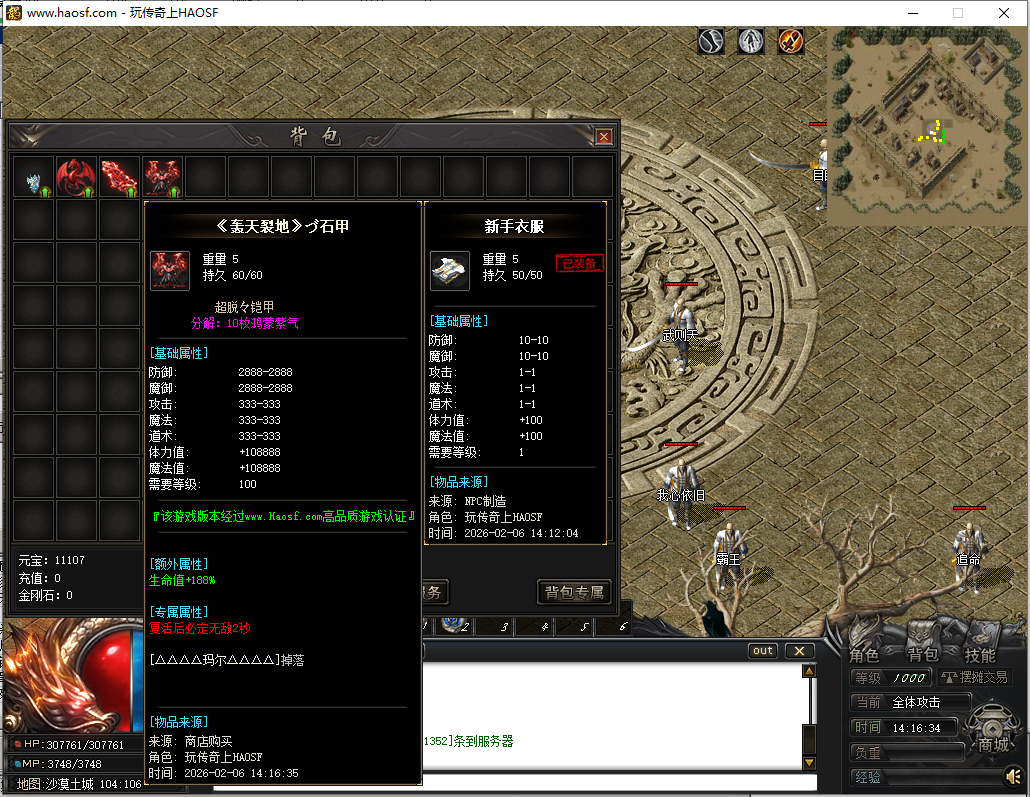Click the chat panel's out button
This screenshot has height=797, width=1030.
pyautogui.click(x=763, y=651)
